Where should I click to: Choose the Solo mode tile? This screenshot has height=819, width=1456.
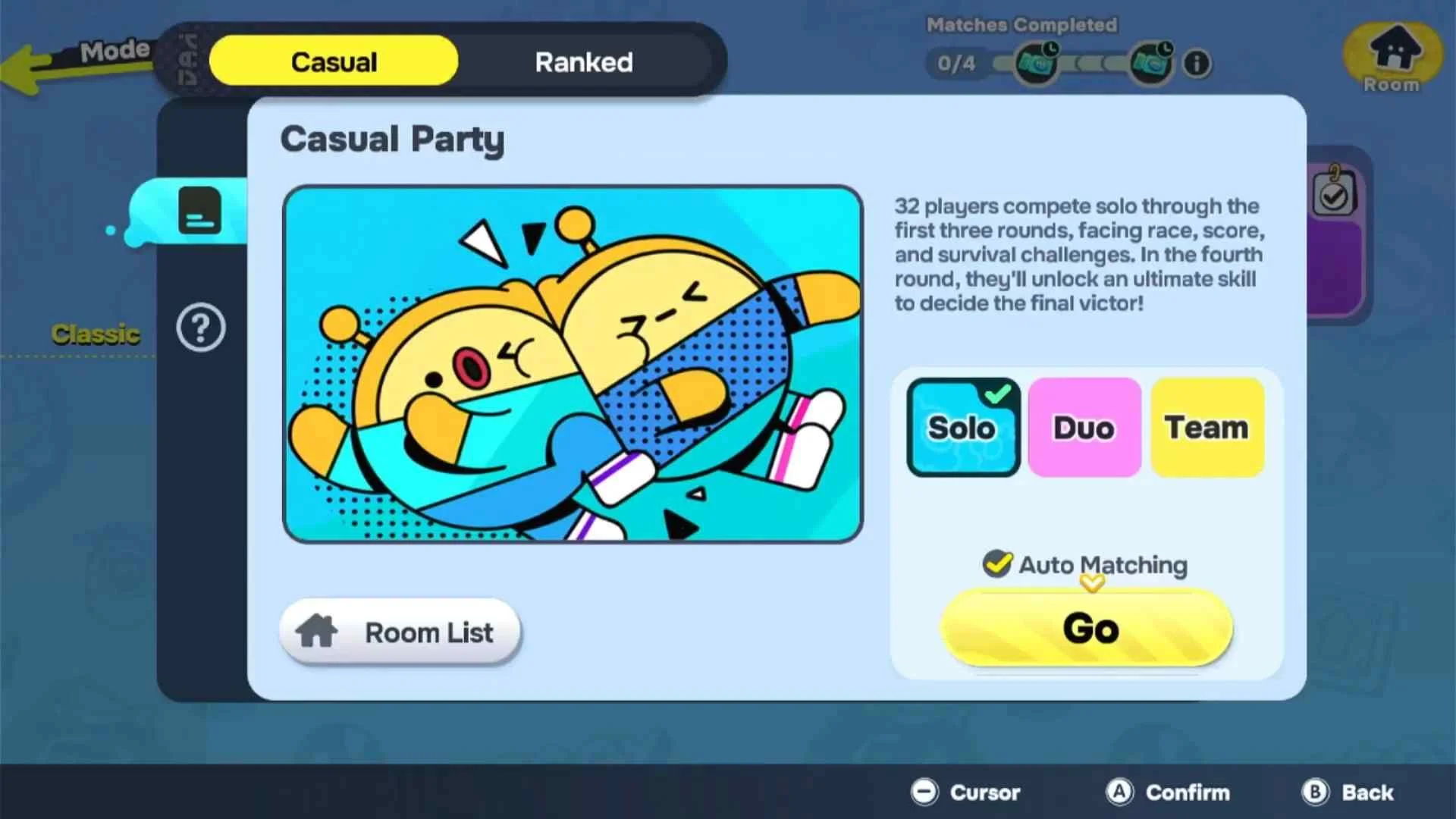(x=963, y=428)
